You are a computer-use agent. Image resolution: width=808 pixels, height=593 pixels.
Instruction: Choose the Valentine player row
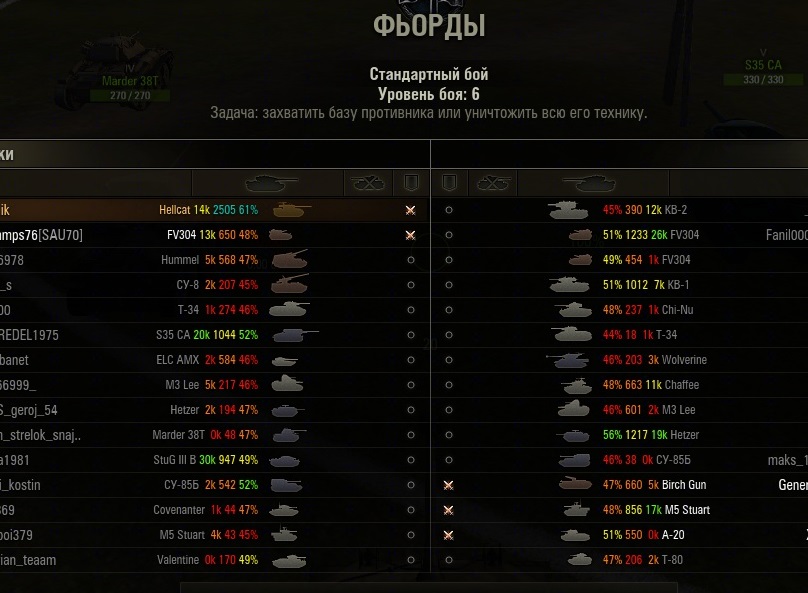(200, 560)
